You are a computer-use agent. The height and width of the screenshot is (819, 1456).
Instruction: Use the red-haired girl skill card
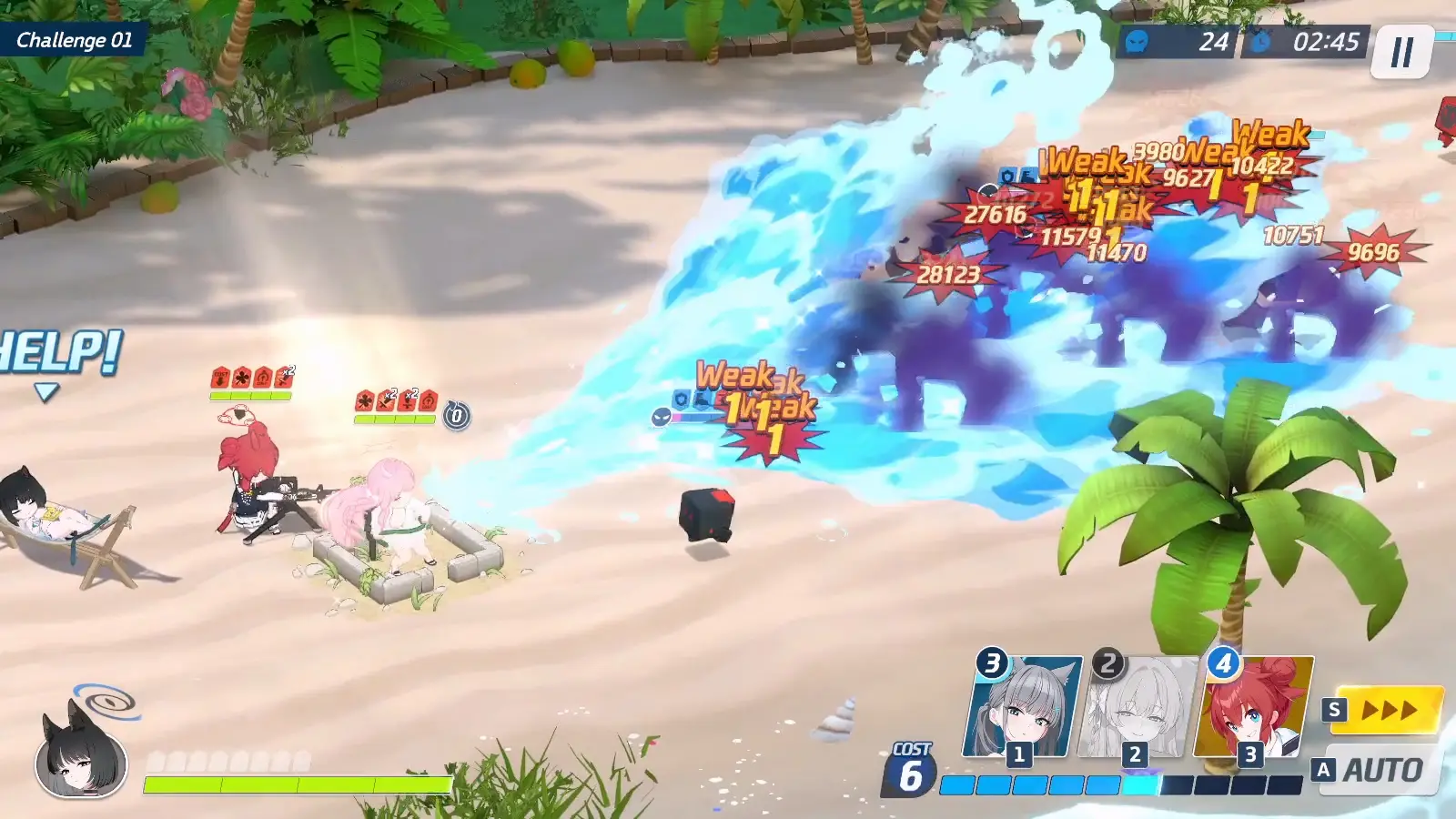(x=1253, y=708)
